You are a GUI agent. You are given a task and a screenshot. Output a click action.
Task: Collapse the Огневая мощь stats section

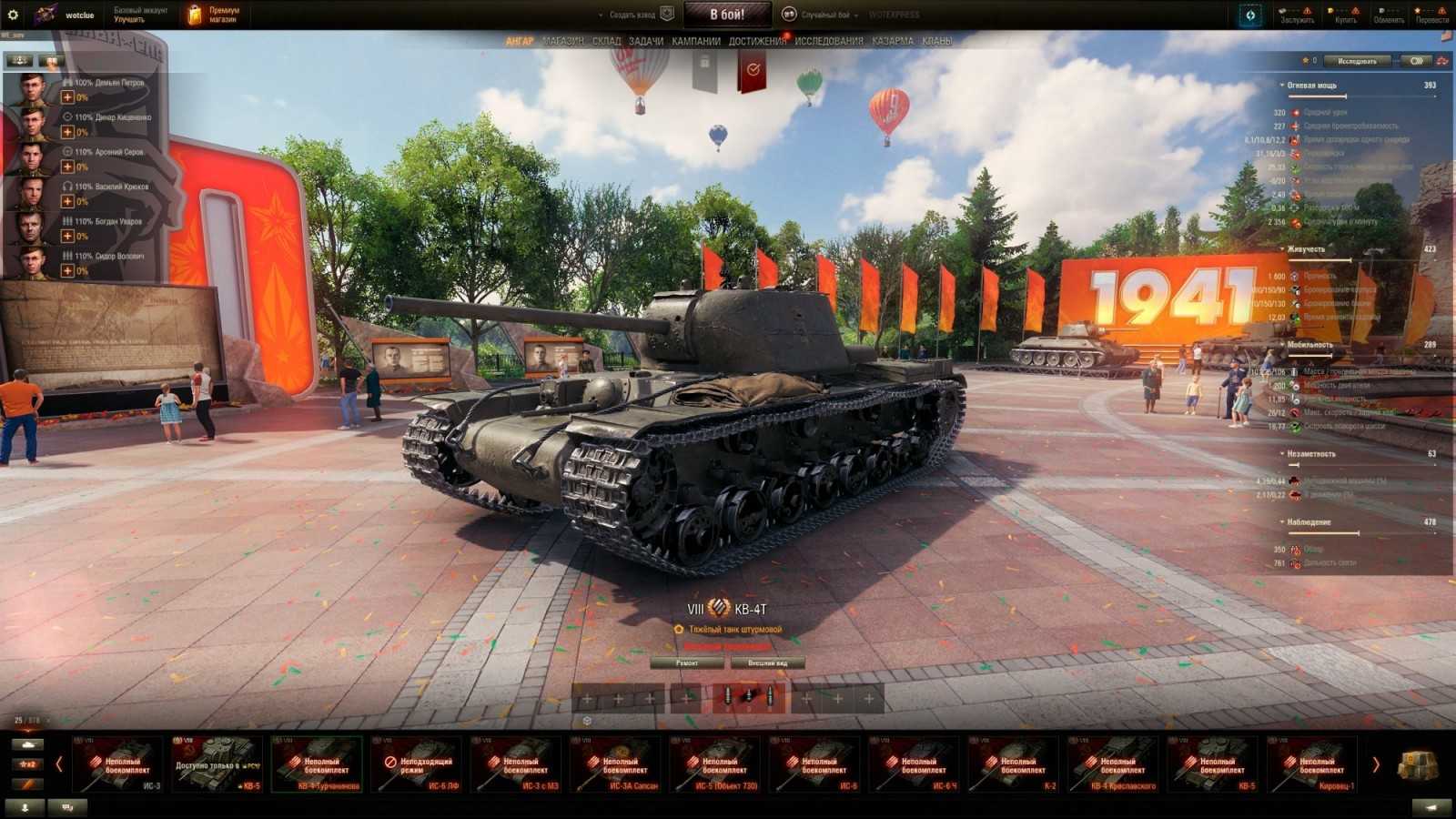click(1282, 85)
